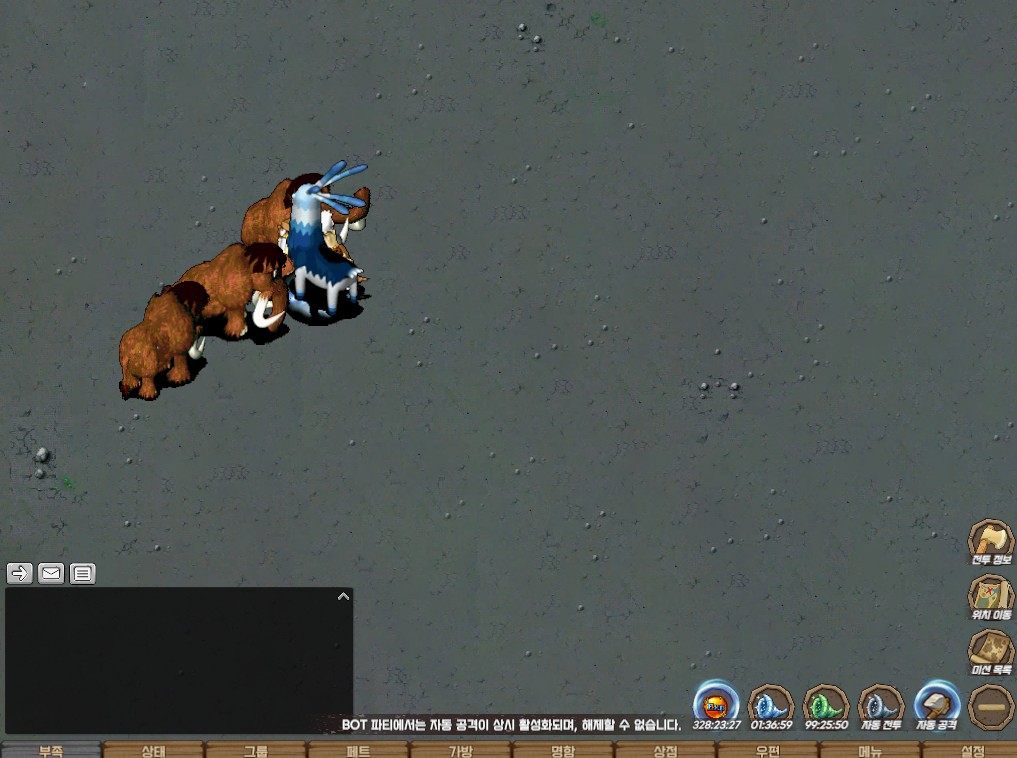This screenshot has height=758, width=1017.
Task: Open the 메뉴 (menu) entry
Action: [869, 750]
